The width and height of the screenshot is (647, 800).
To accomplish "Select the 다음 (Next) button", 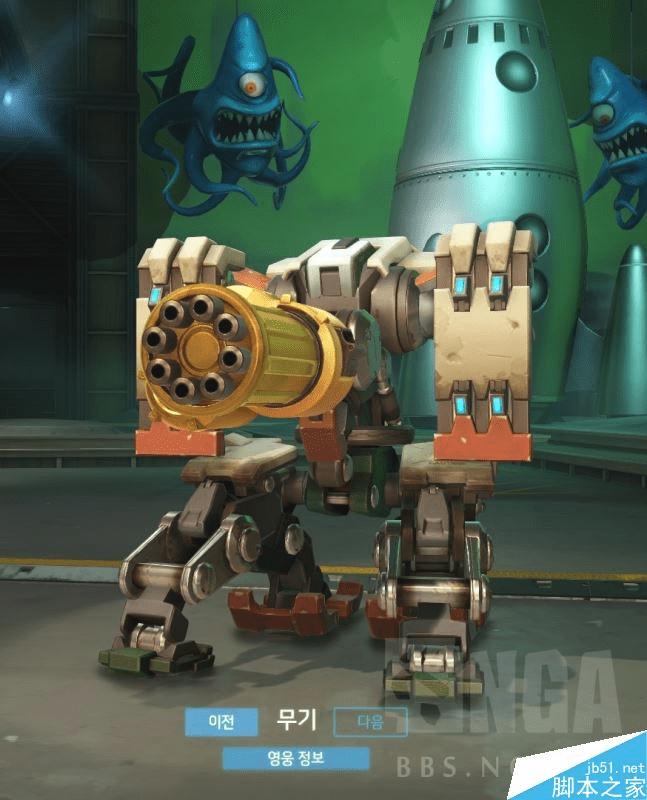I will (370, 720).
